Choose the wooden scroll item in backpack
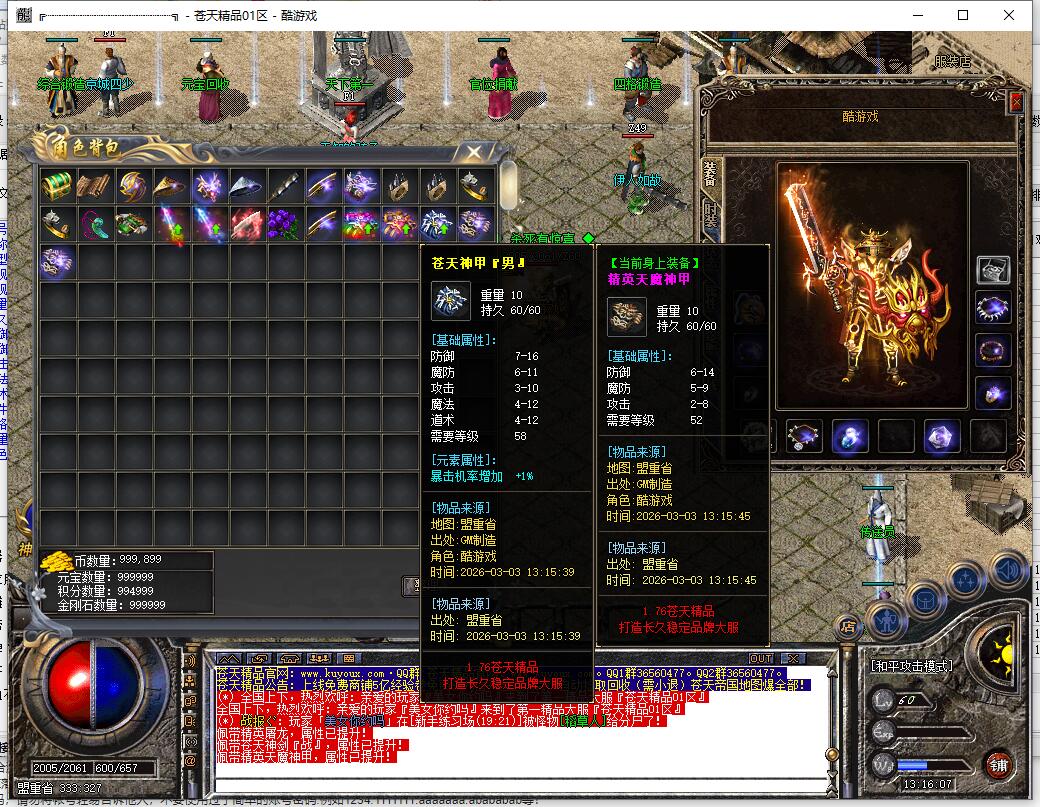 pyautogui.click(x=95, y=185)
